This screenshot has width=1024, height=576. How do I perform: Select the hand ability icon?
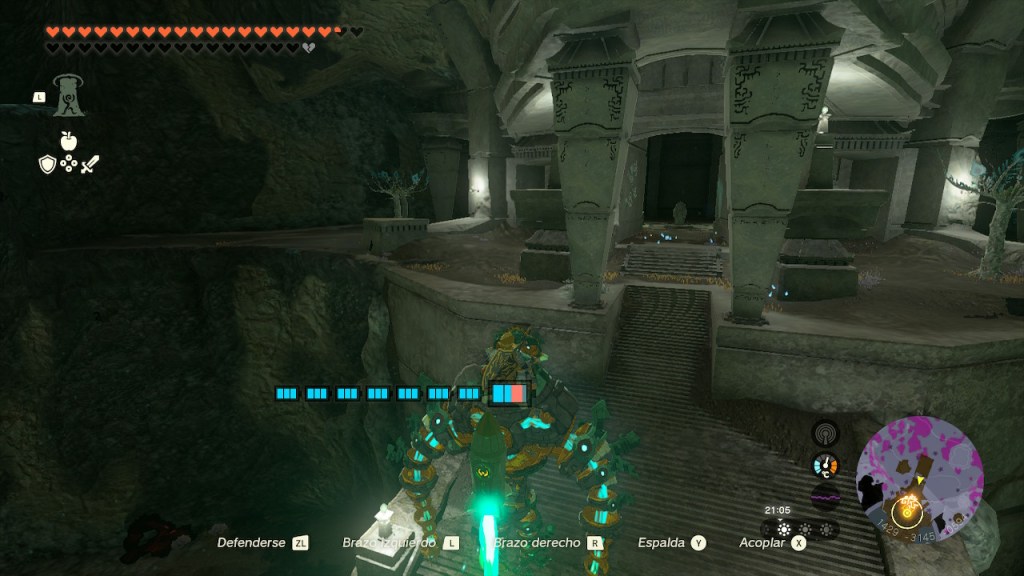[68, 96]
